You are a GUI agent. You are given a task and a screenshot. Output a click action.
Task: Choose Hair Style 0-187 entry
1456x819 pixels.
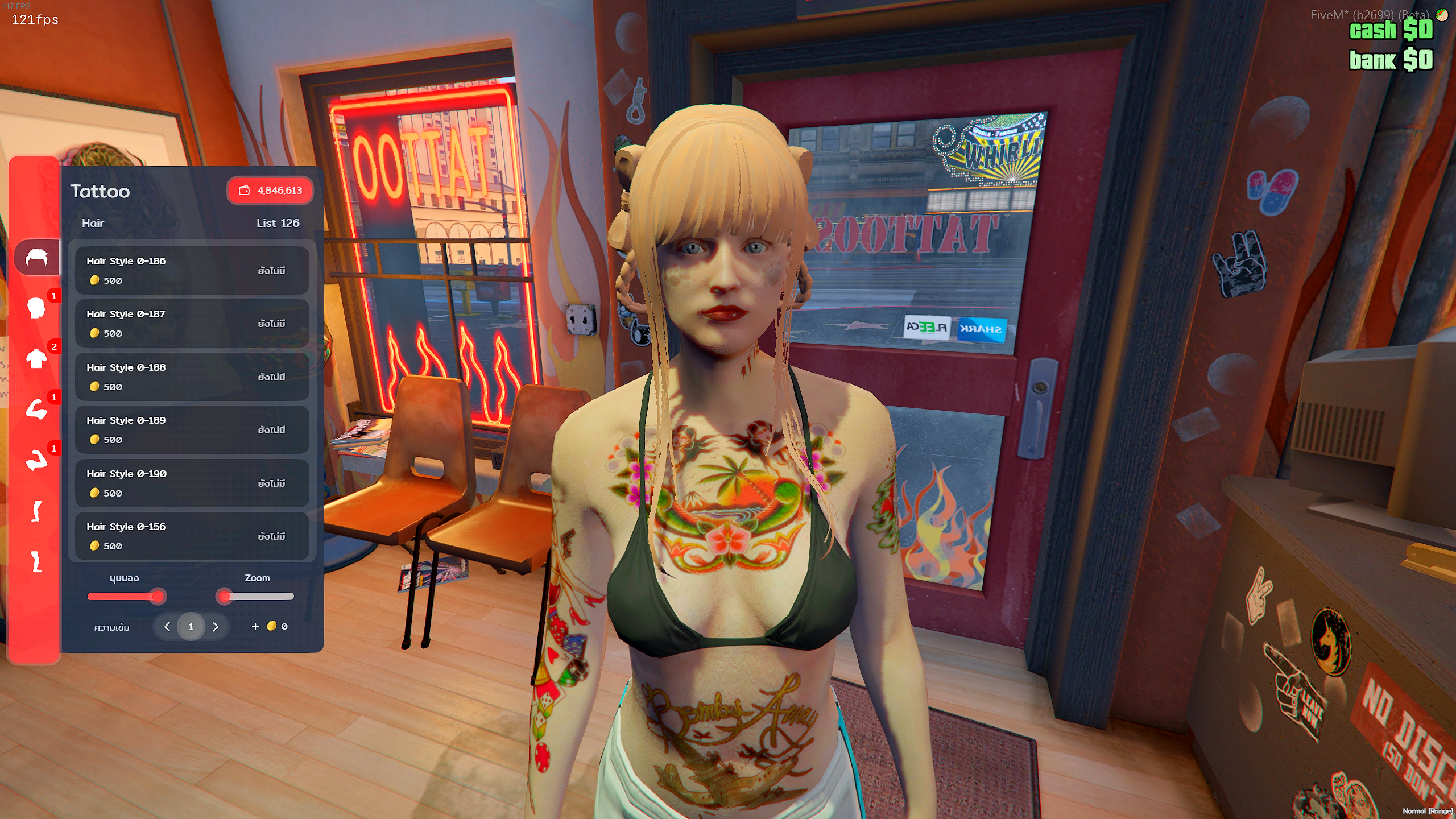(x=192, y=323)
